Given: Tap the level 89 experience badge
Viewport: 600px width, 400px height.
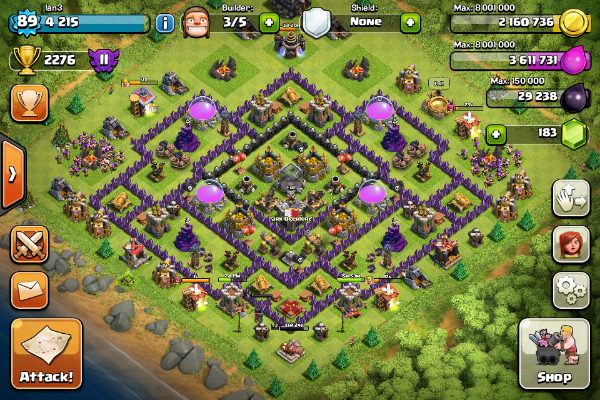Looking at the screenshot, I should coord(21,21).
